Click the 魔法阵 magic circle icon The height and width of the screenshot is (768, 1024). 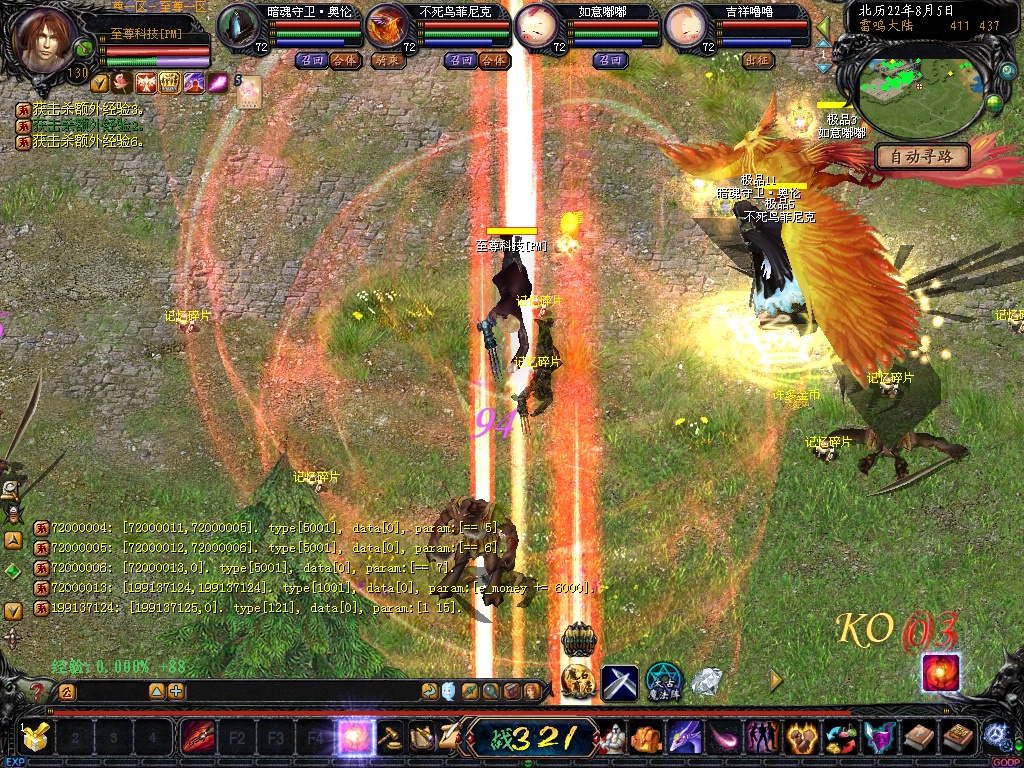663,682
